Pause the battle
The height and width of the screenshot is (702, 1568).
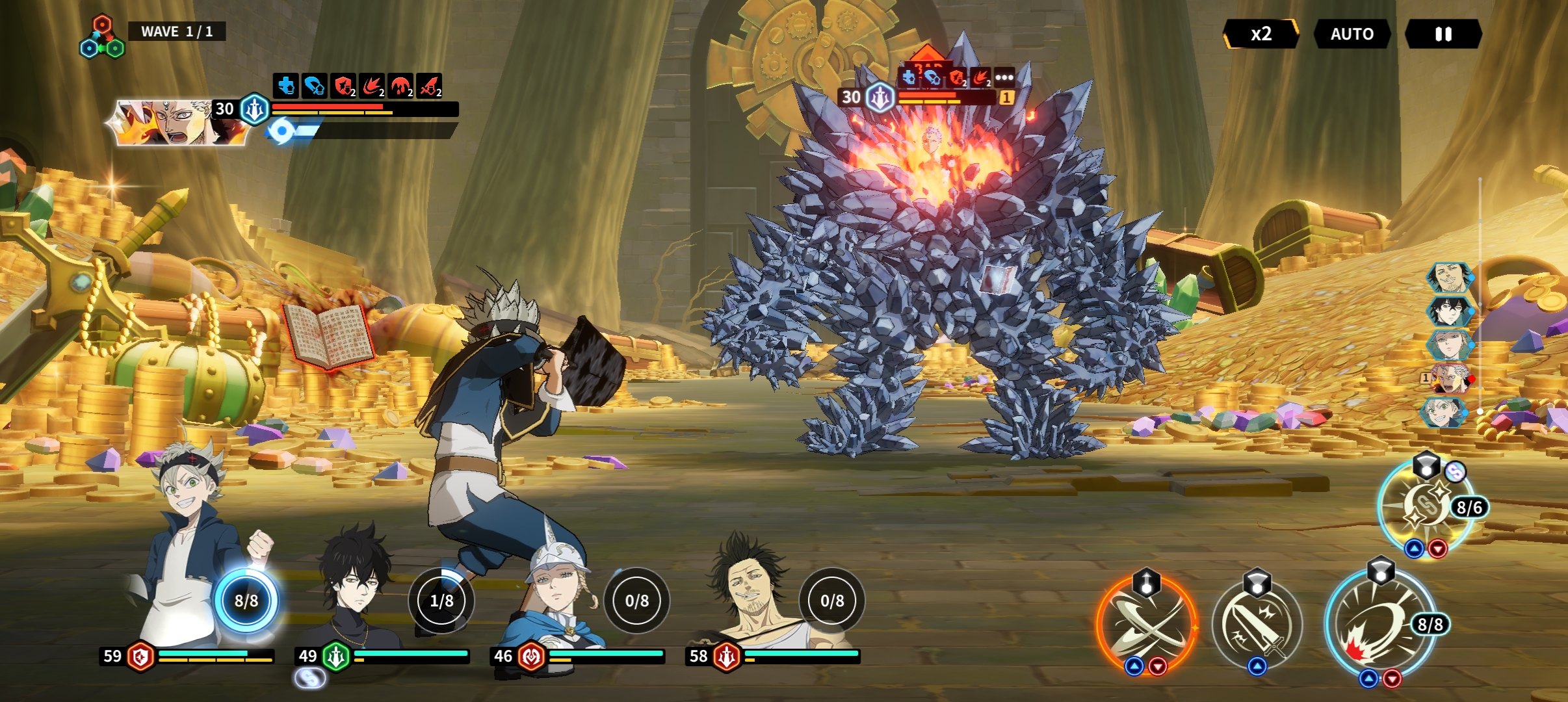1443,34
